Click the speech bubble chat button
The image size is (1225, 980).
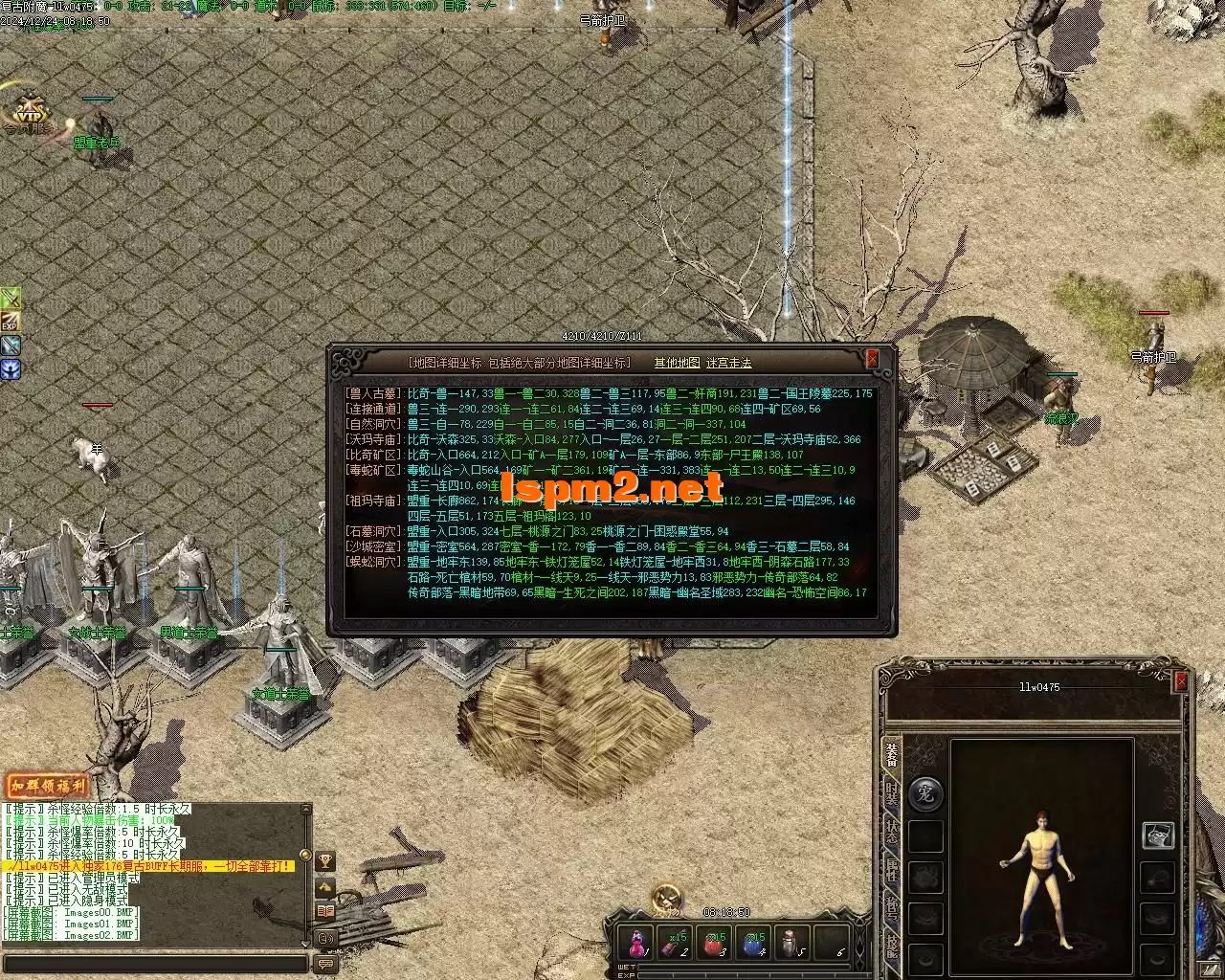(x=325, y=964)
